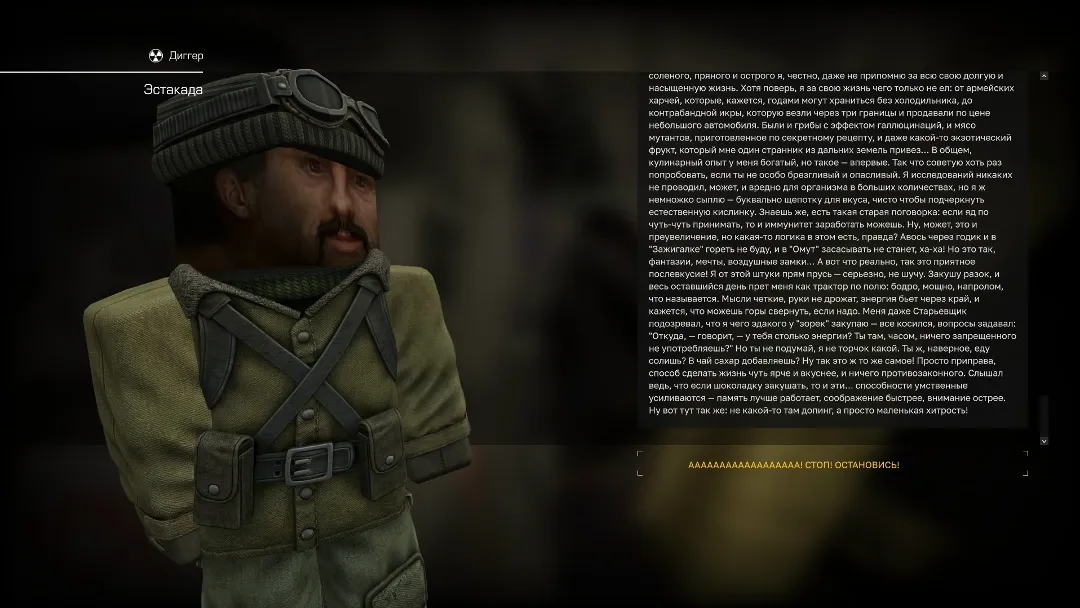Click the dialogue scrollbar's up arrow

pyautogui.click(x=1044, y=76)
